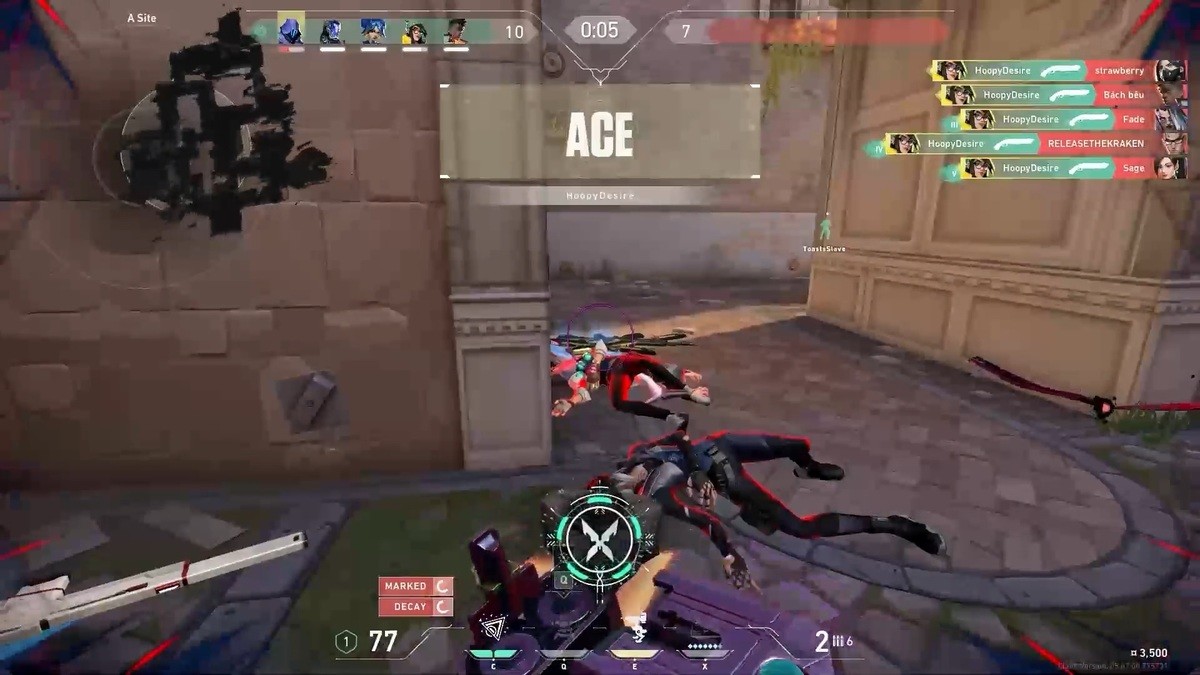Select the green-haired Killjoy portrait in team bar
The image size is (1200, 675).
tap(414, 31)
